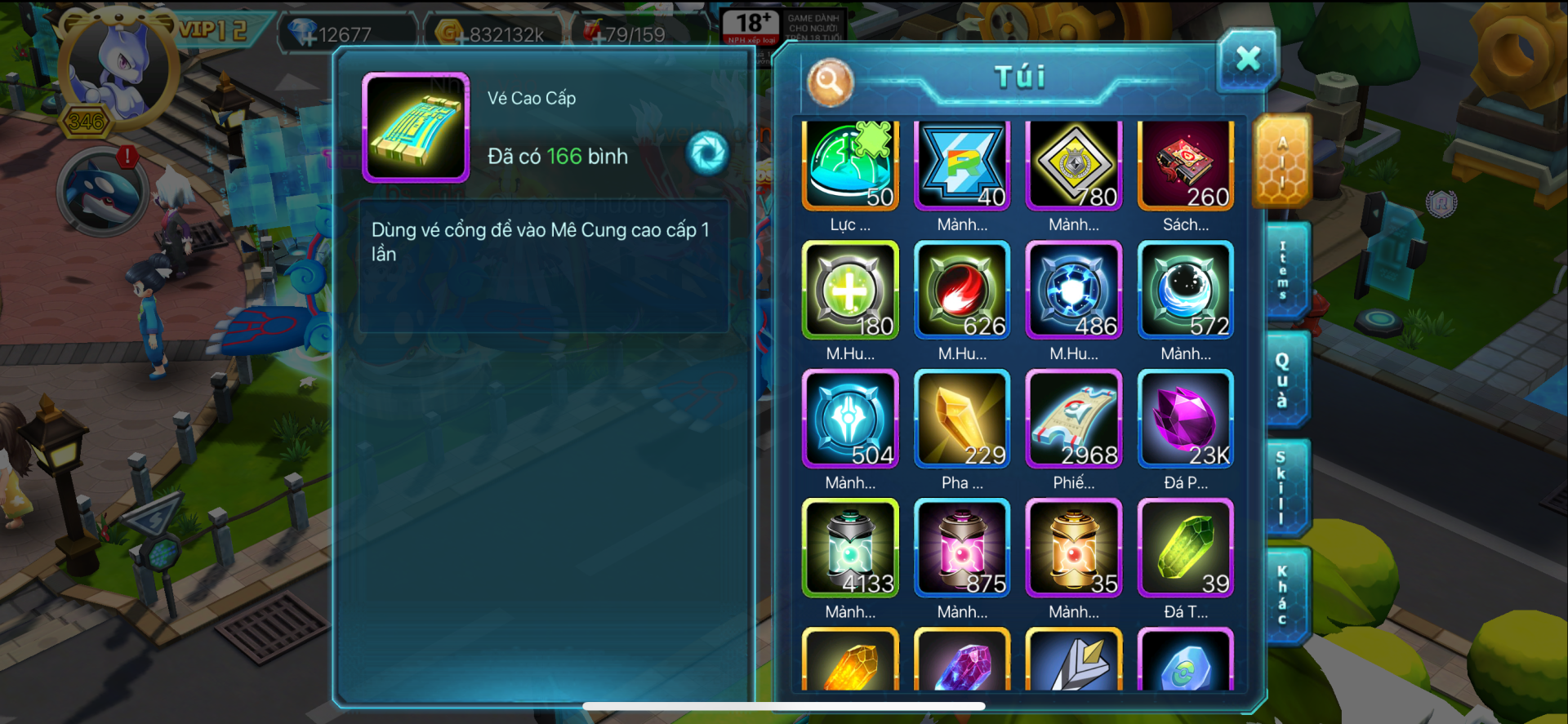
Task: Open the Quà tab
Action: click(1284, 379)
